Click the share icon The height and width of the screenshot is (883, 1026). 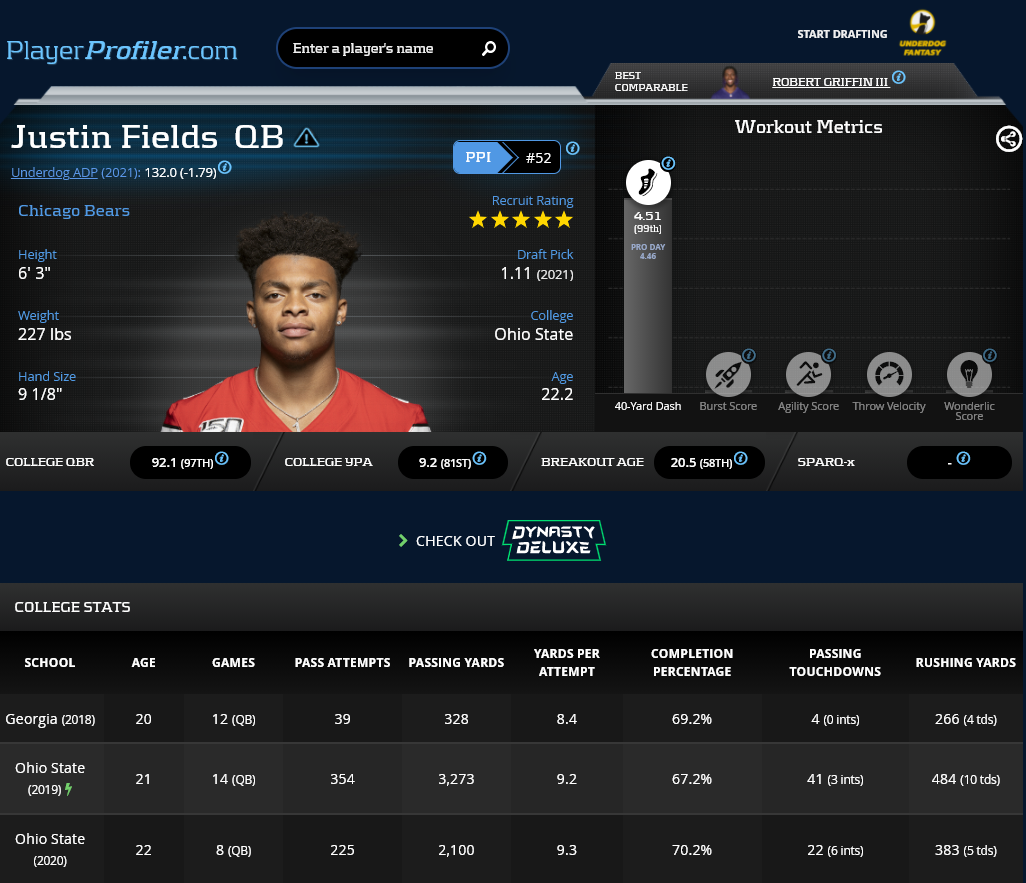pos(1009,139)
